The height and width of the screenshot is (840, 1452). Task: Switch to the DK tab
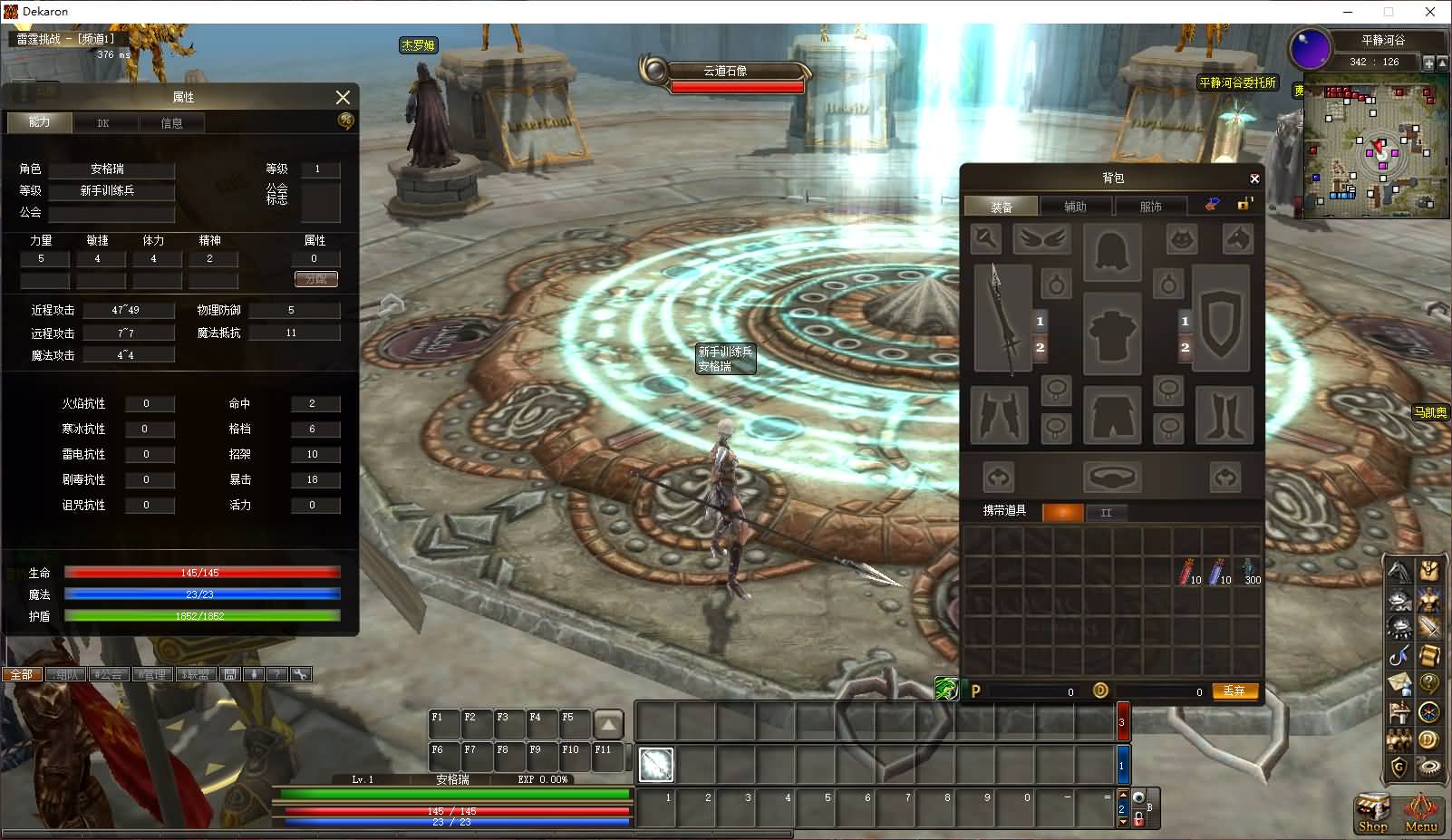coord(103,123)
